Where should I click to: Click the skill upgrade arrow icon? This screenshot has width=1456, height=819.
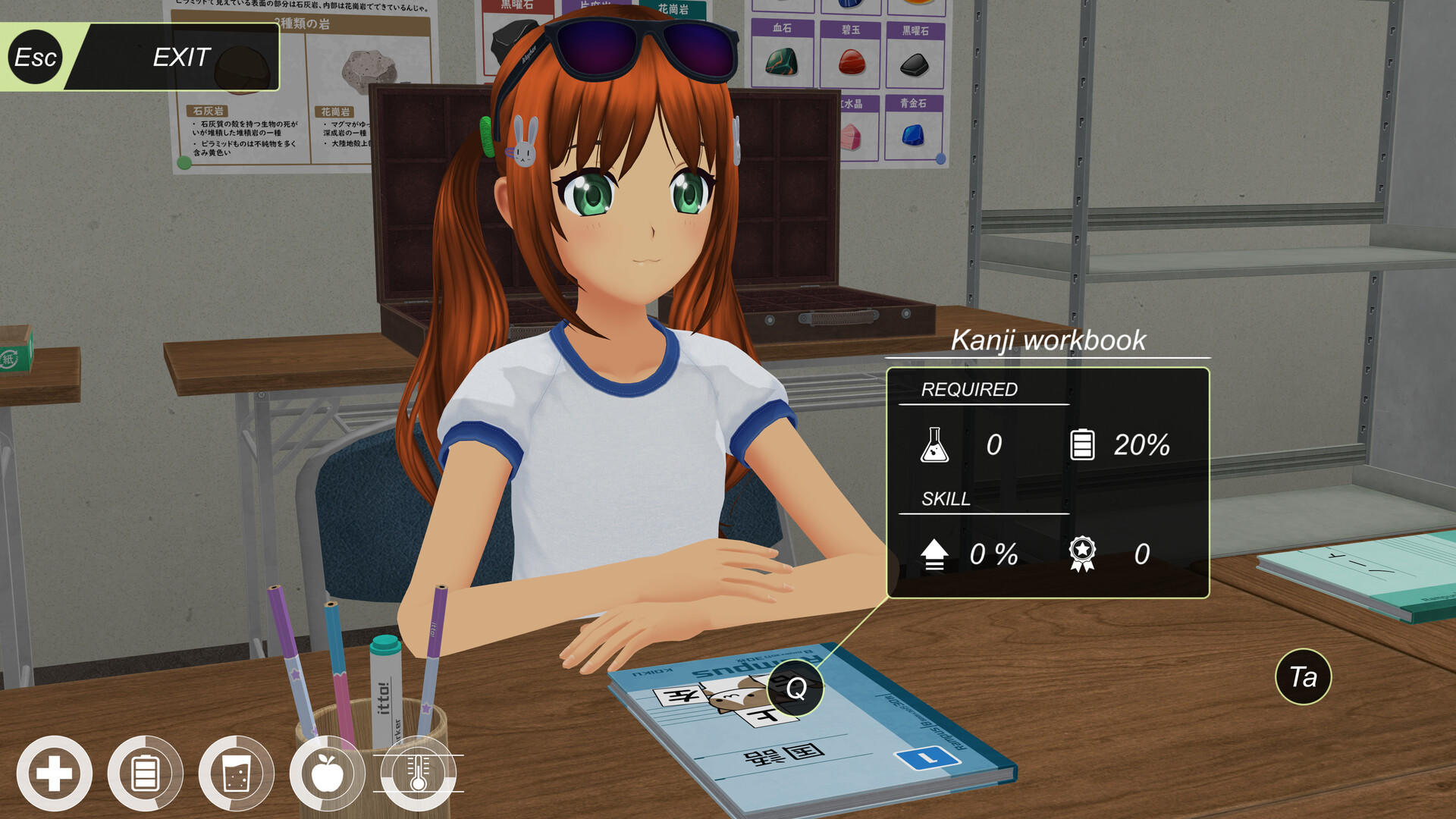[x=934, y=554]
